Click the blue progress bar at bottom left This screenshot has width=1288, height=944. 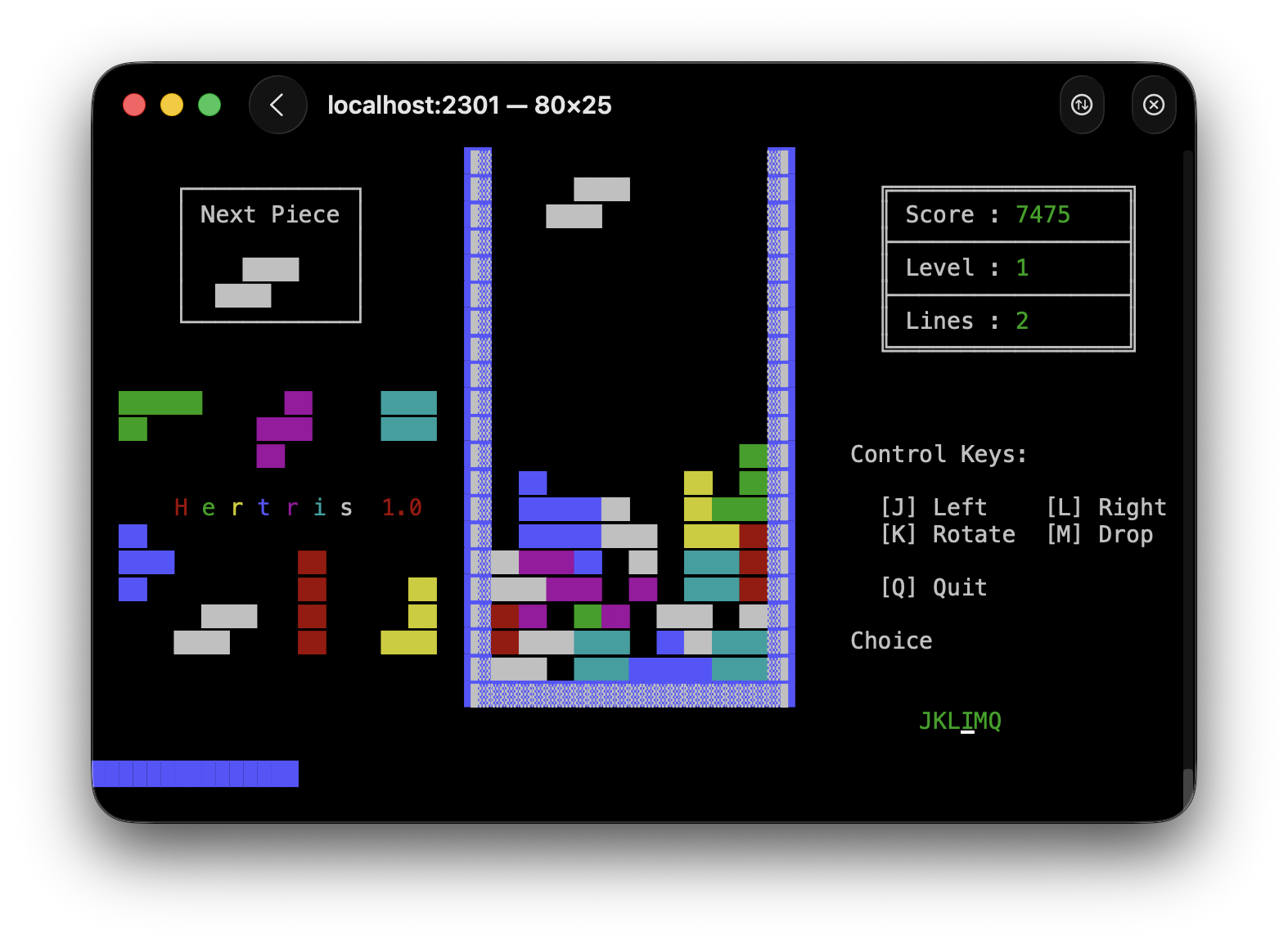(x=196, y=773)
